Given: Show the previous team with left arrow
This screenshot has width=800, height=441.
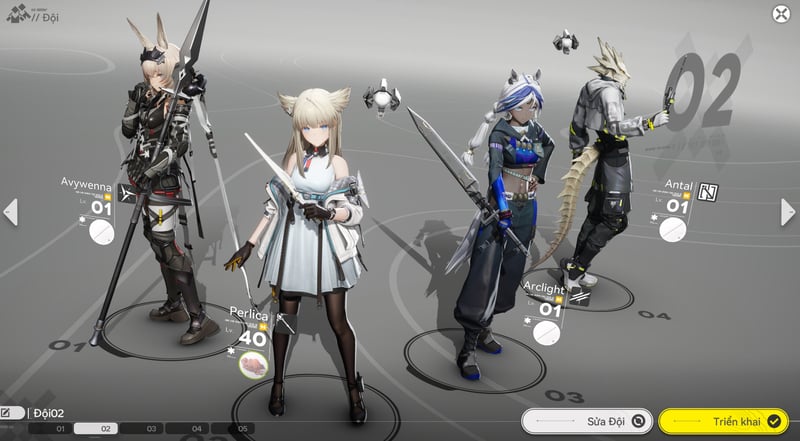Looking at the screenshot, I should 11,211.
